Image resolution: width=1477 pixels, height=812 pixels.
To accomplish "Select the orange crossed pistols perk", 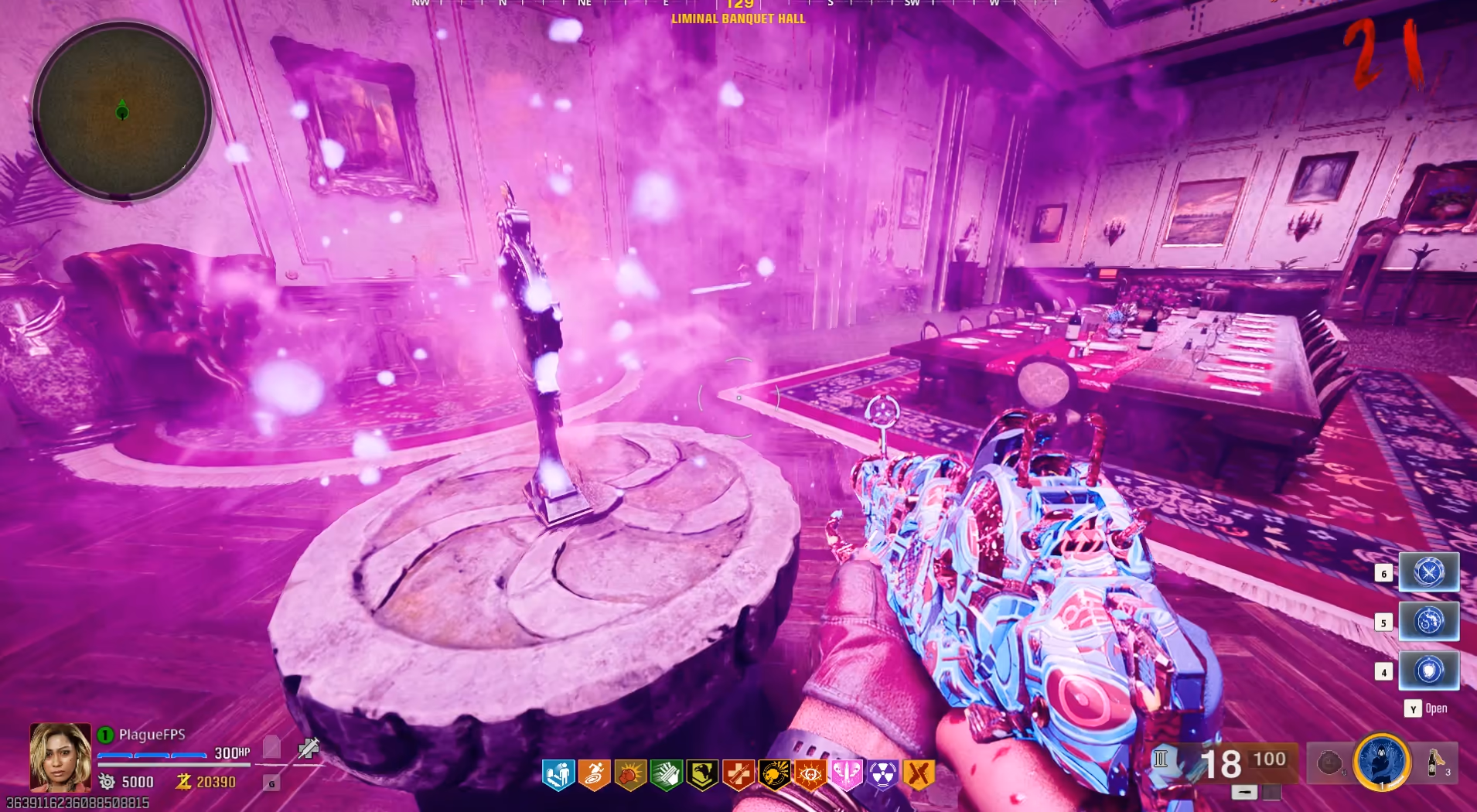I will [919, 774].
